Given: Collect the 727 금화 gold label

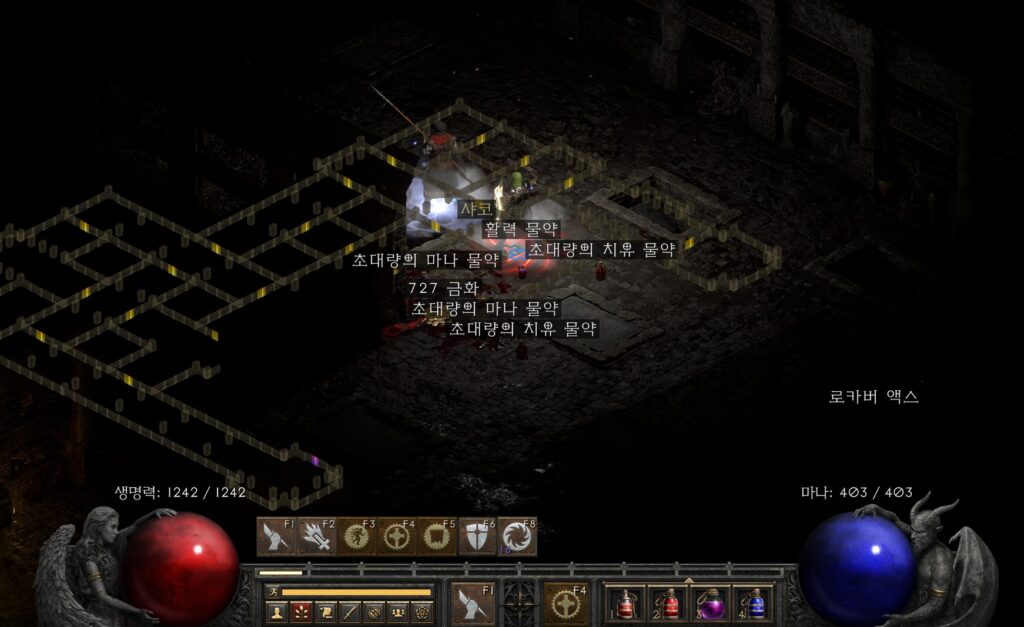Looking at the screenshot, I should coord(443,288).
